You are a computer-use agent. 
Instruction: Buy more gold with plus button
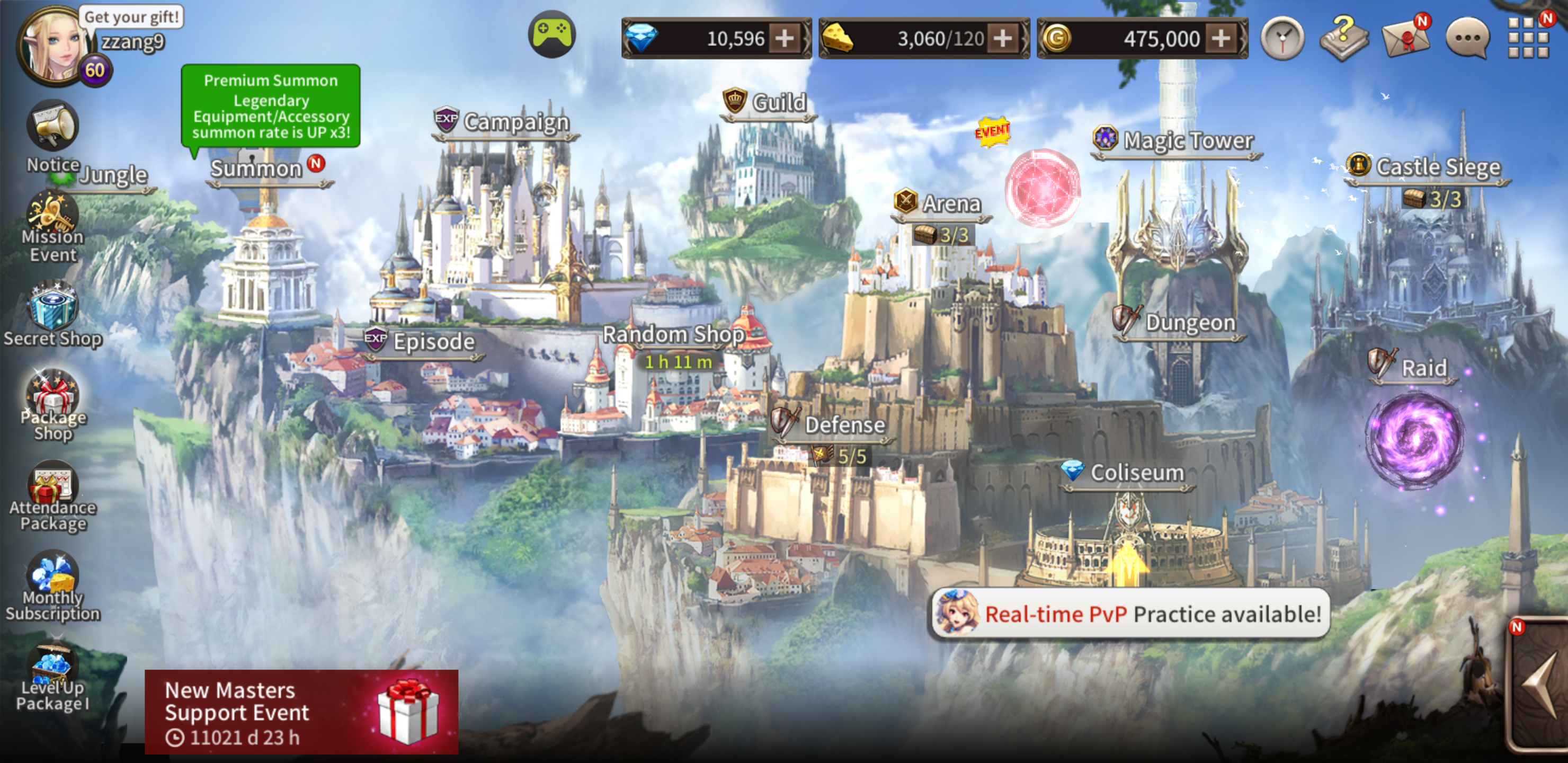point(1220,39)
